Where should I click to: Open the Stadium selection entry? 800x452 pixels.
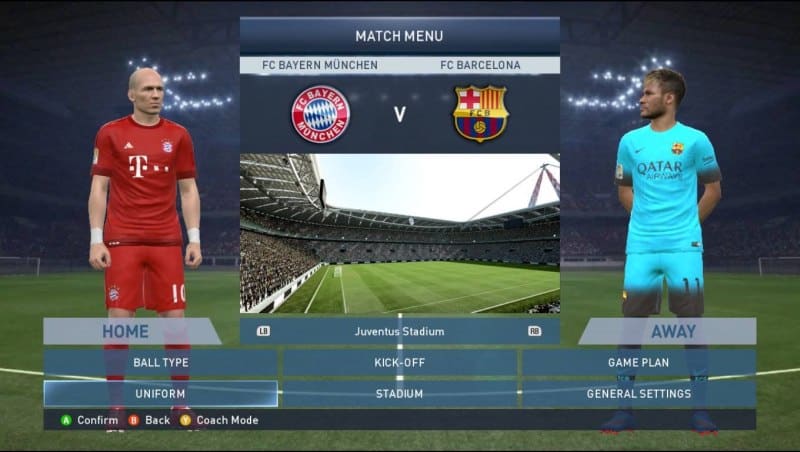[399, 394]
